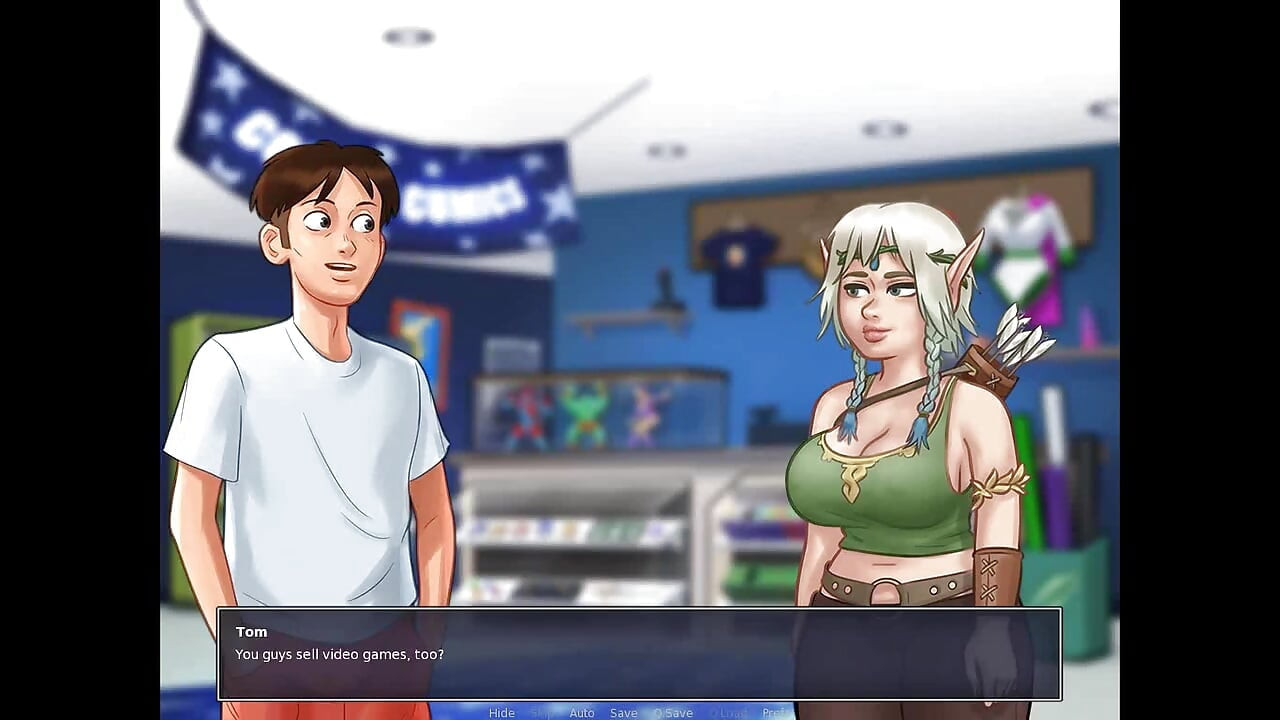This screenshot has height=720, width=1280.
Task: Click Skip to fast-forward the dialogue
Action: point(541,712)
